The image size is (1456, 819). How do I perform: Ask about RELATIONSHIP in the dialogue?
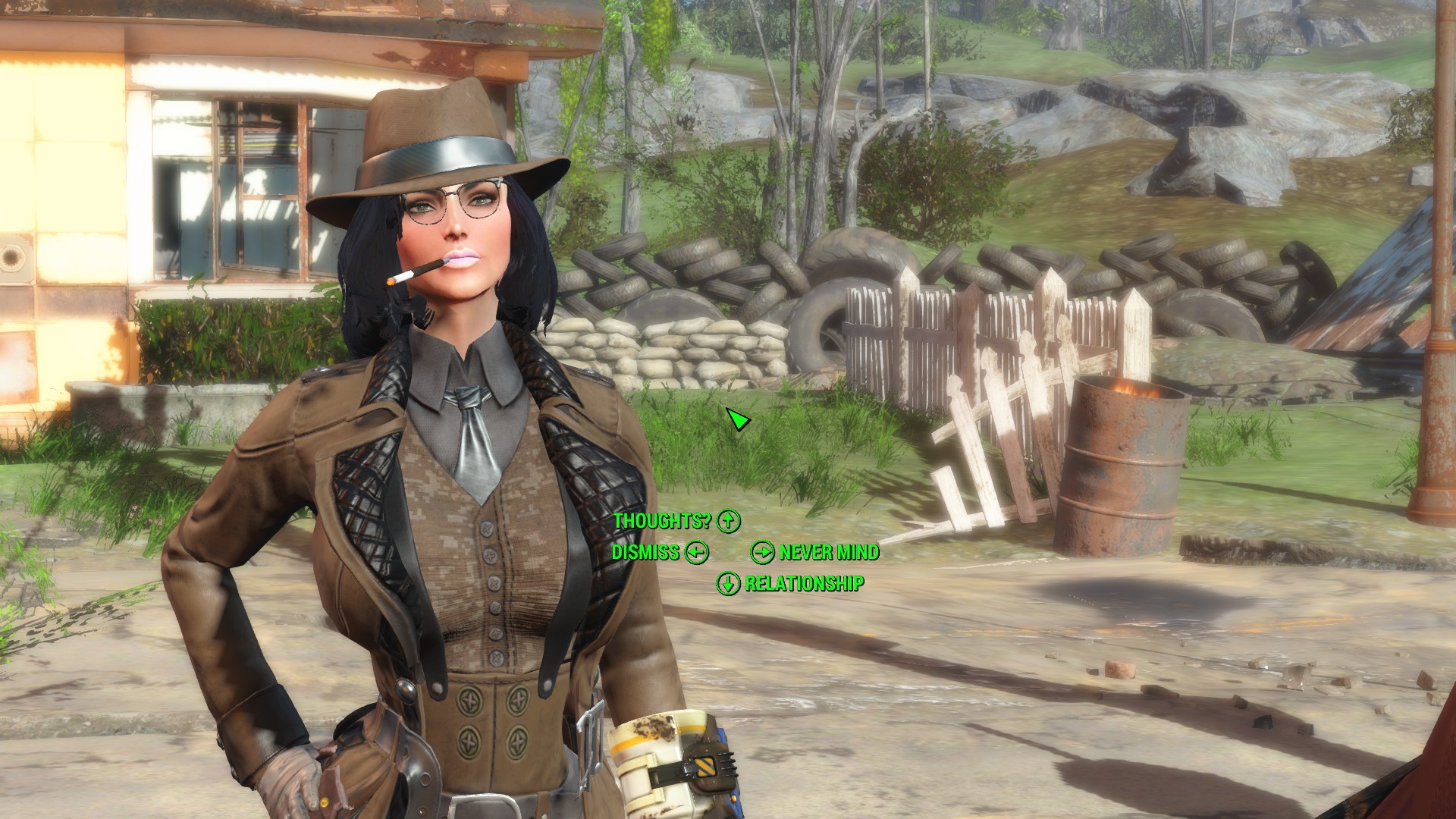coord(804,583)
